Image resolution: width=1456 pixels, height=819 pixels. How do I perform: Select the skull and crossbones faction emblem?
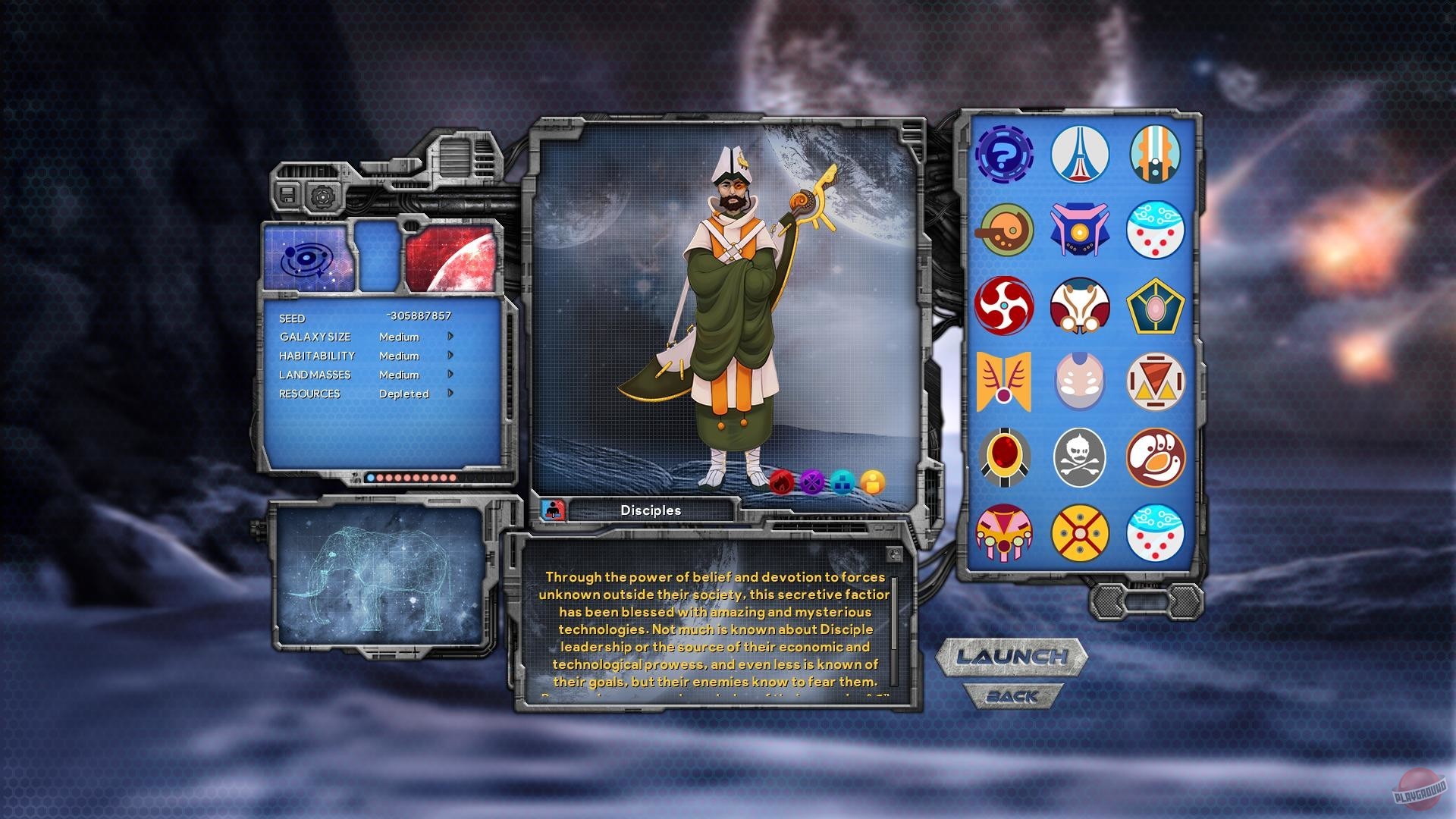point(1081,458)
